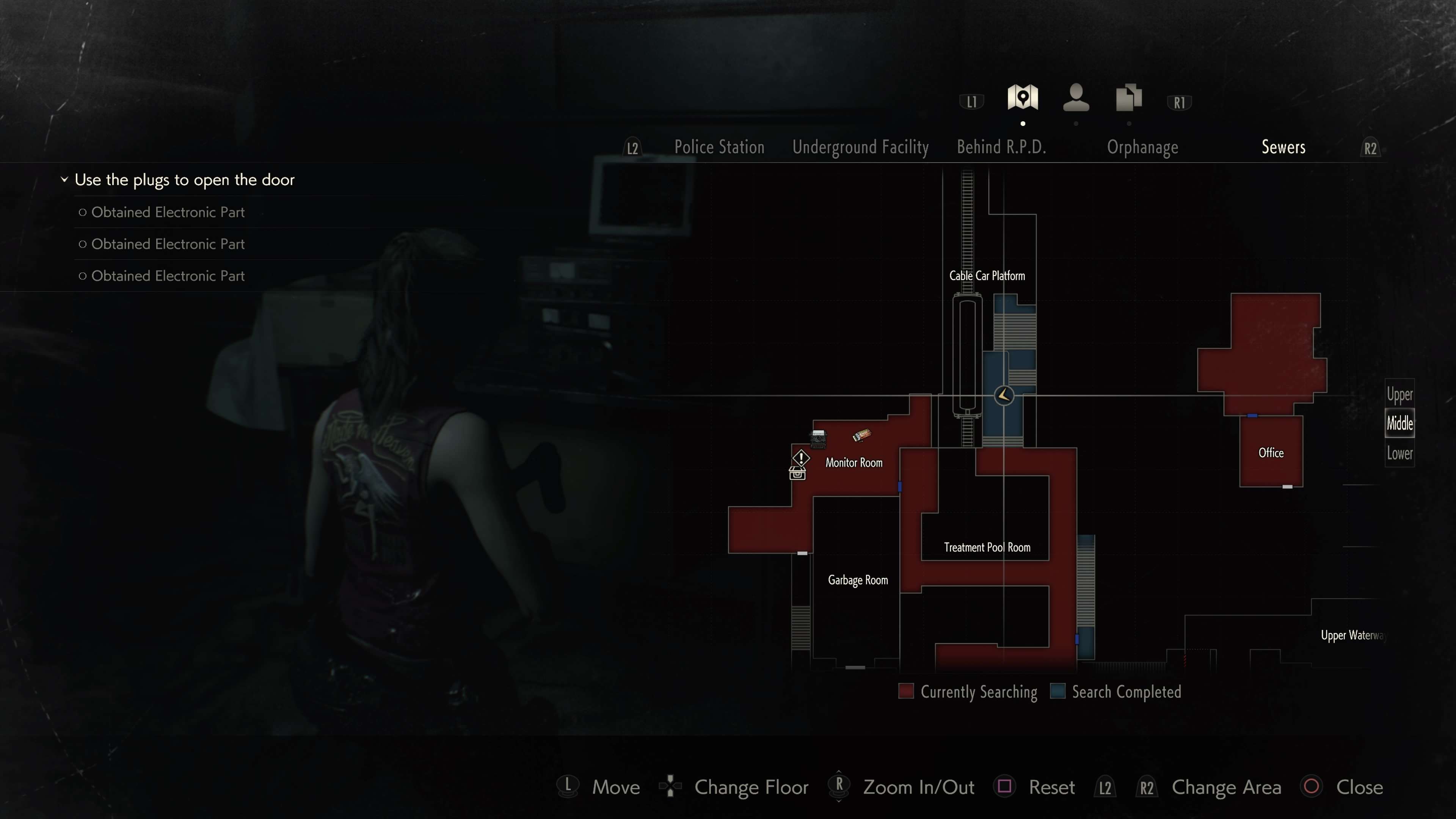Screen dimensions: 1456x819
Task: Switch map to the Upper floor
Action: tap(1400, 394)
